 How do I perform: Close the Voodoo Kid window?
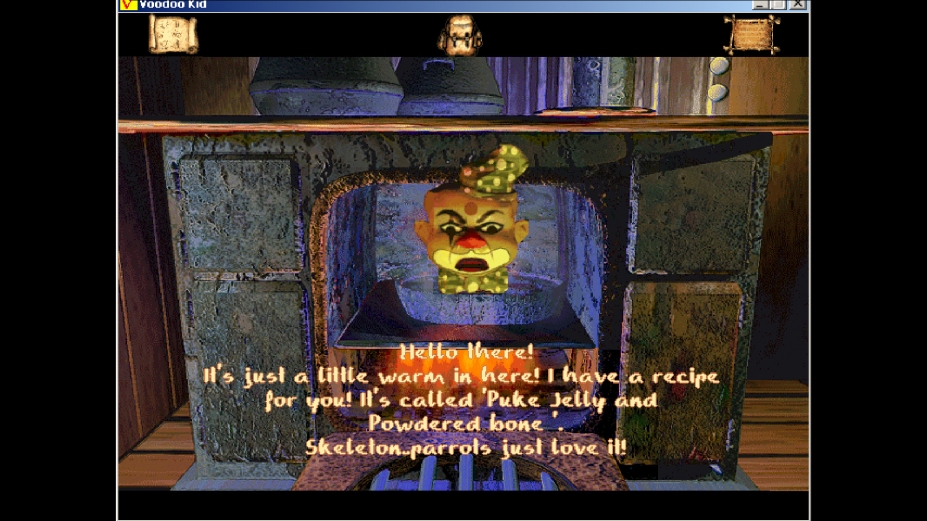797,5
